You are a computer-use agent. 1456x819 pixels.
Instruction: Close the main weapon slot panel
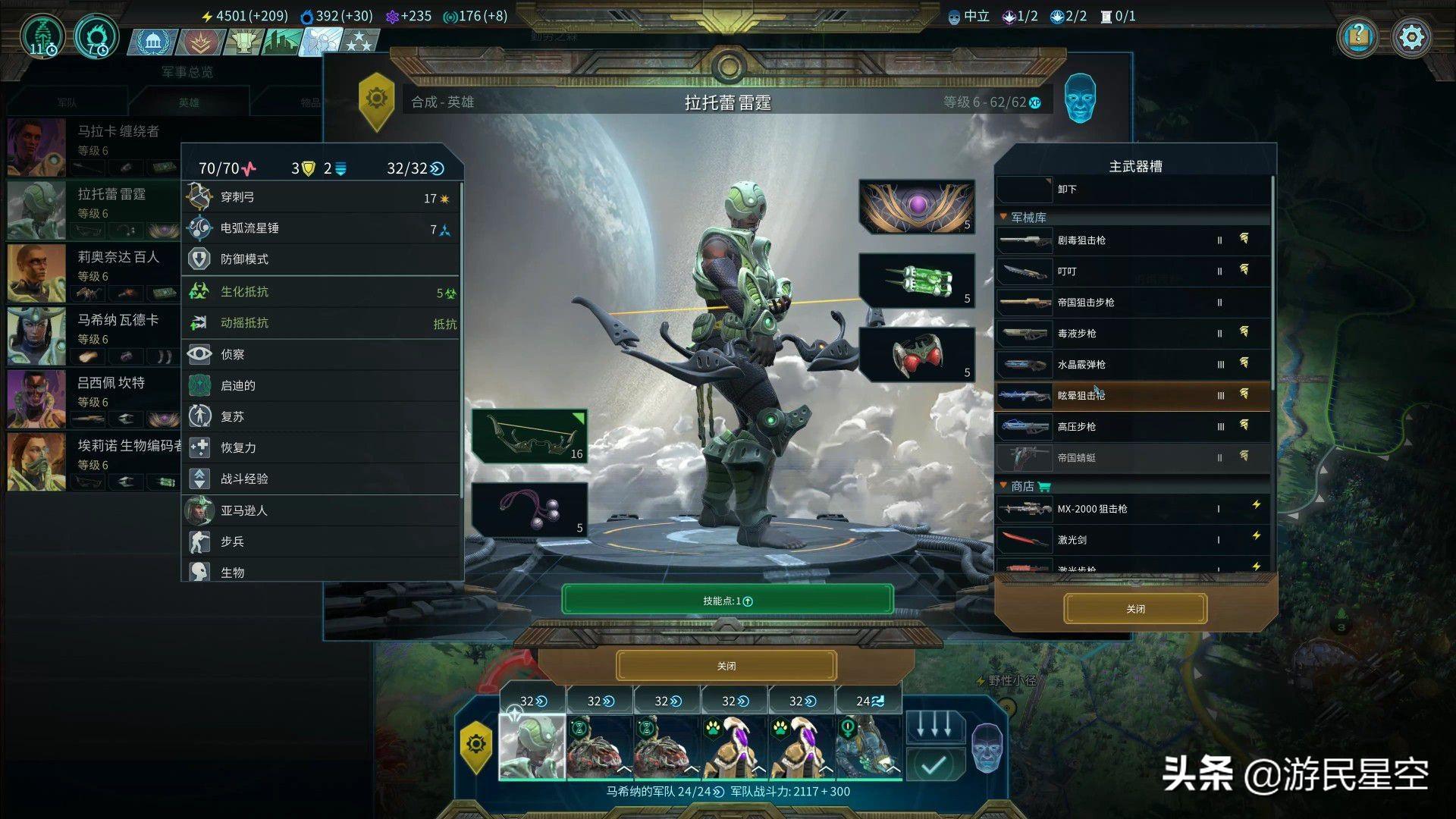1134,609
